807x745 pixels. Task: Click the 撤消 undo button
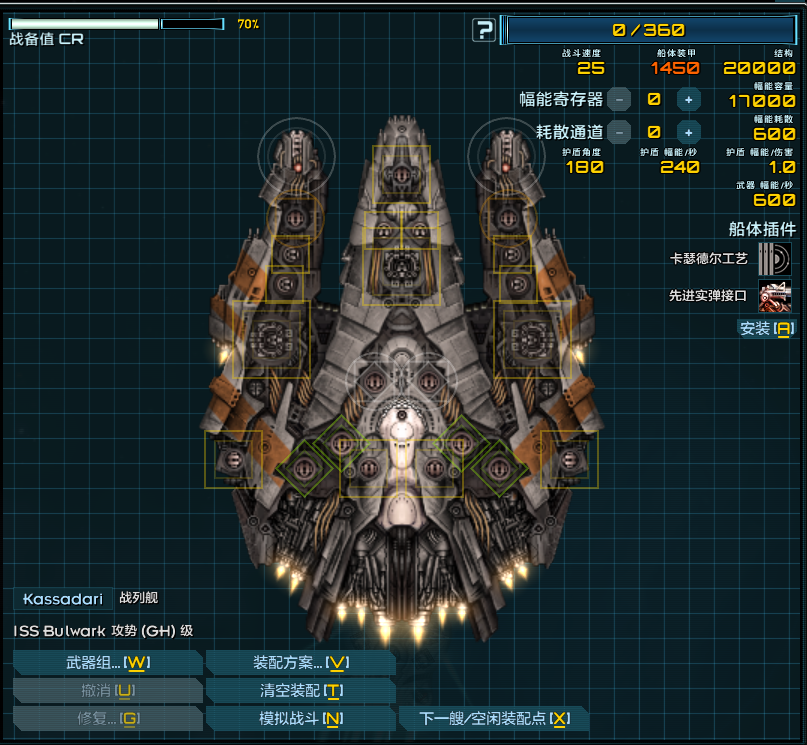[x=108, y=691]
